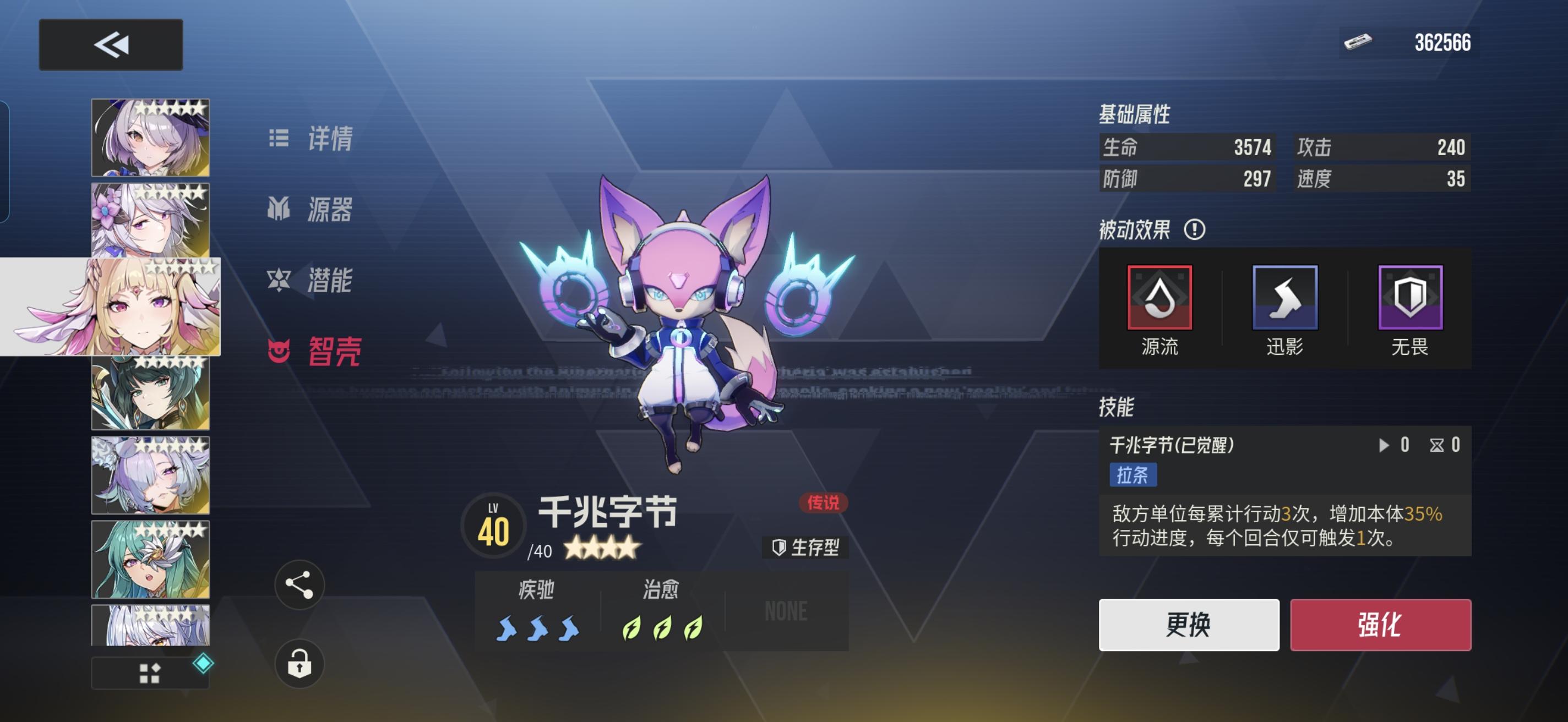Click the 疾驰 blue speed trait icon

[x=538, y=630]
